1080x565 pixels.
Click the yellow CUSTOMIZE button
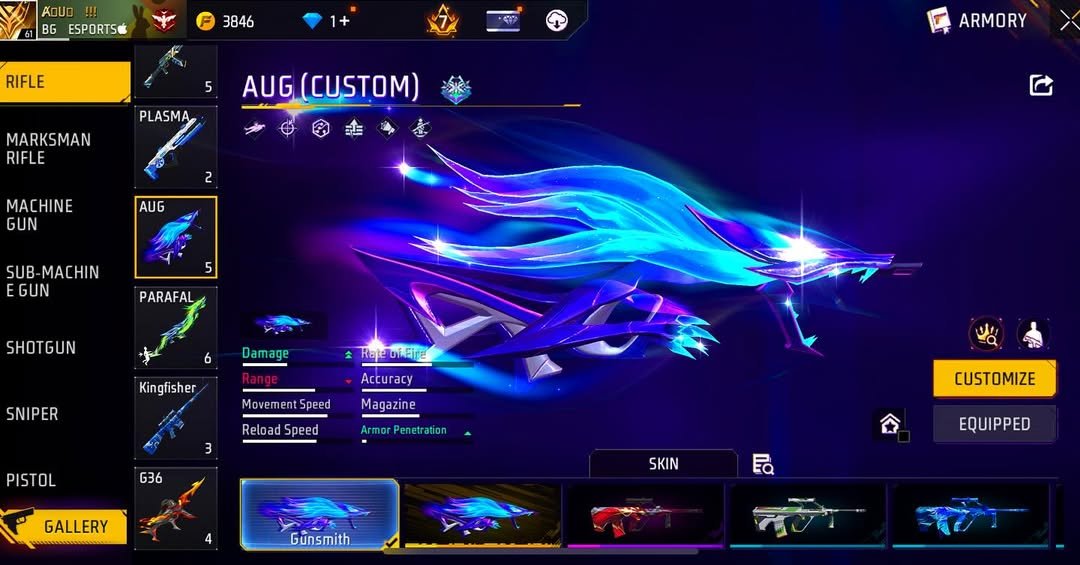click(x=994, y=379)
